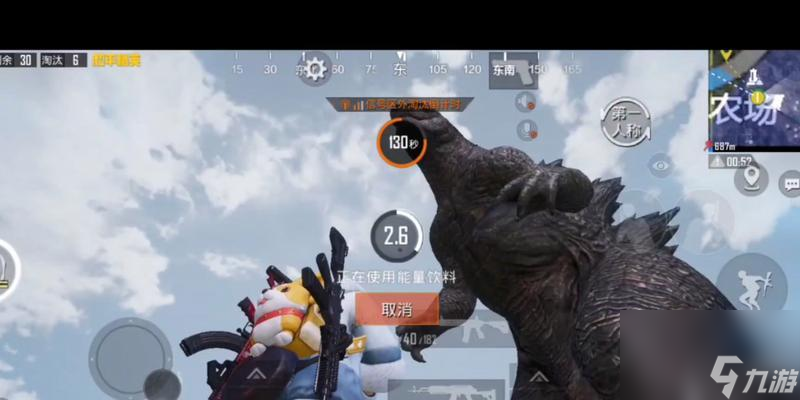Toggle the speaker voice icon
The image size is (800, 400).
point(526,102)
